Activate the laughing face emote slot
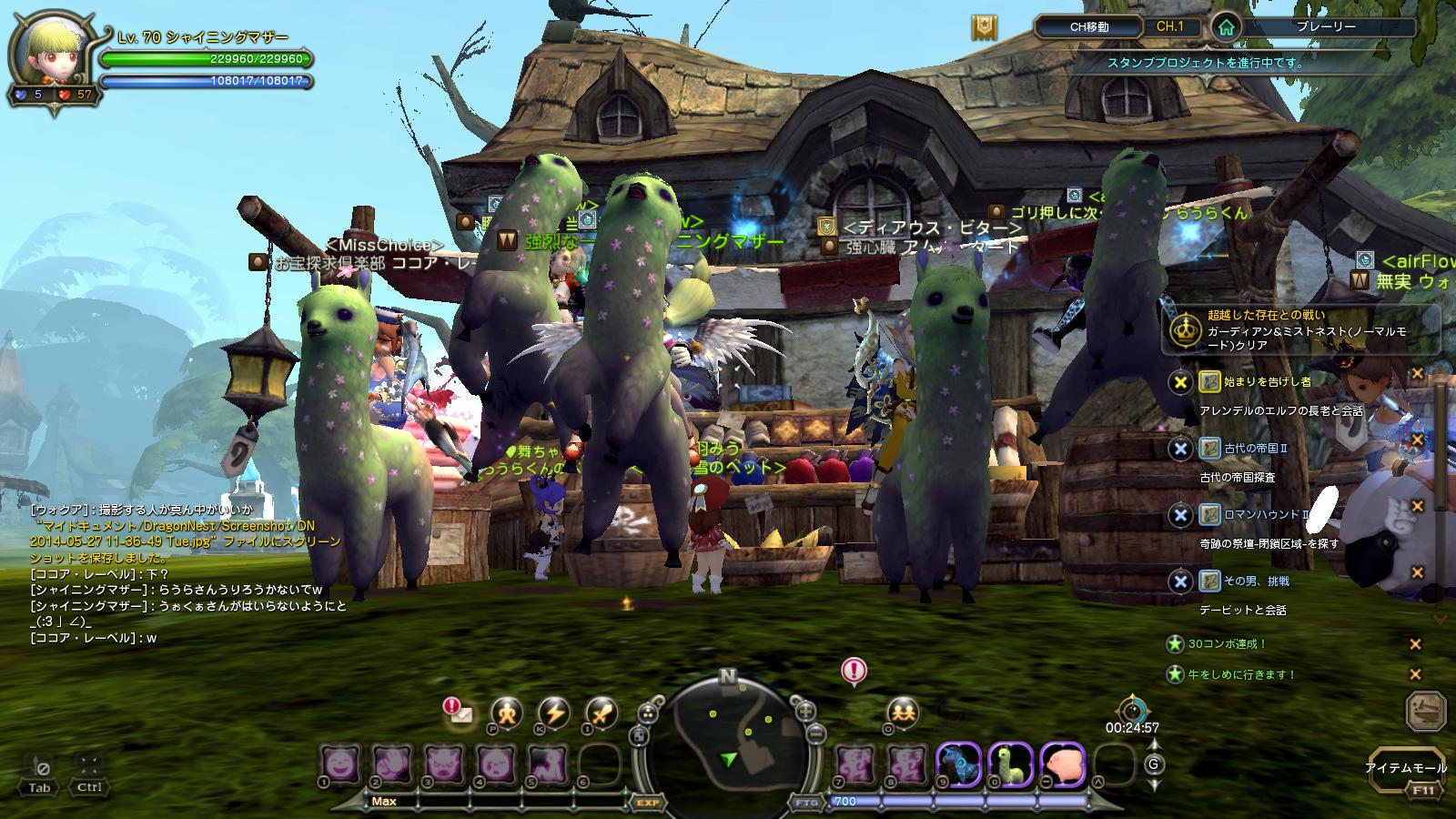Screen dimensions: 1456x819 (x=340, y=763)
